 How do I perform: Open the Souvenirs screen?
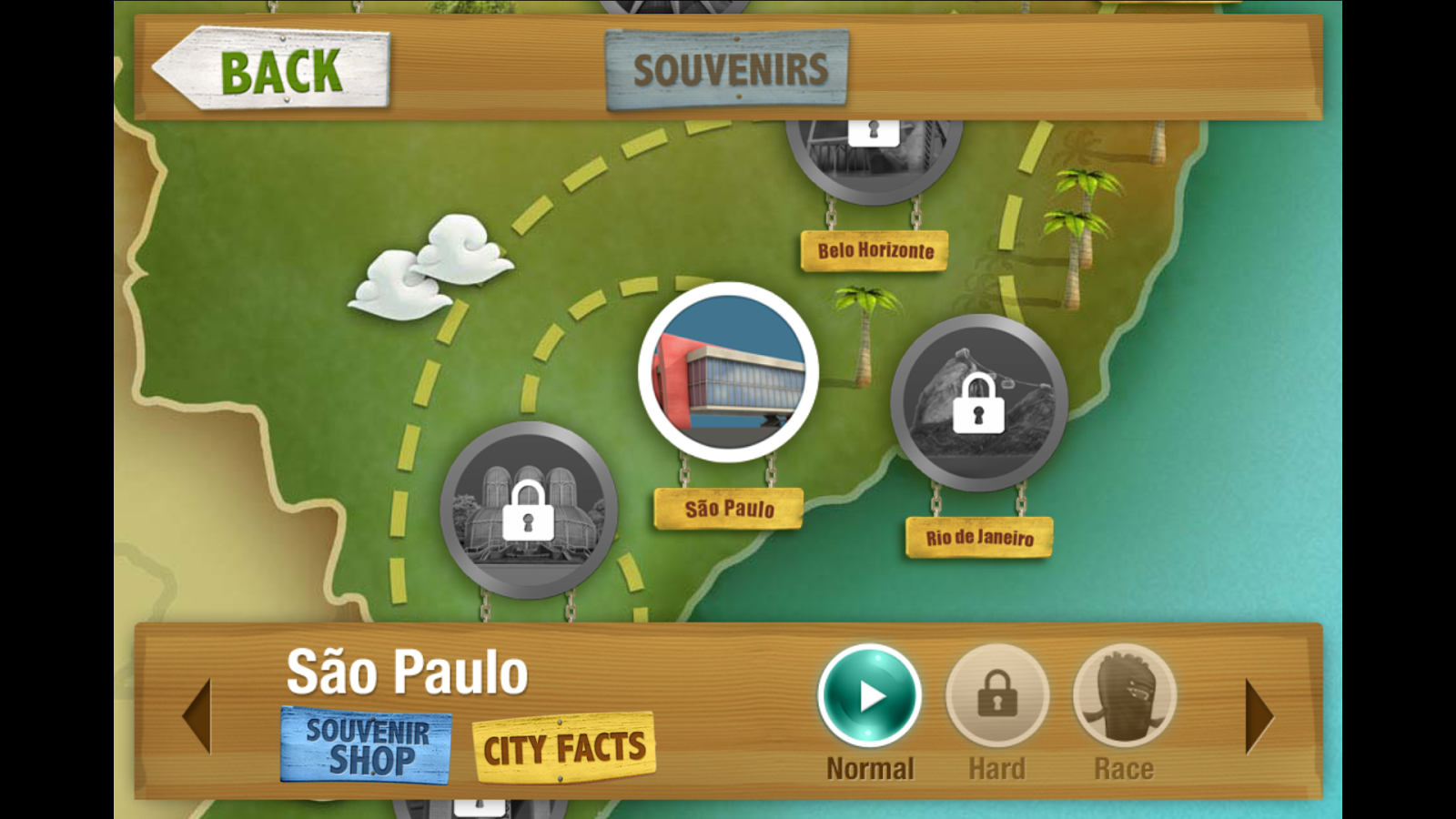tap(728, 66)
